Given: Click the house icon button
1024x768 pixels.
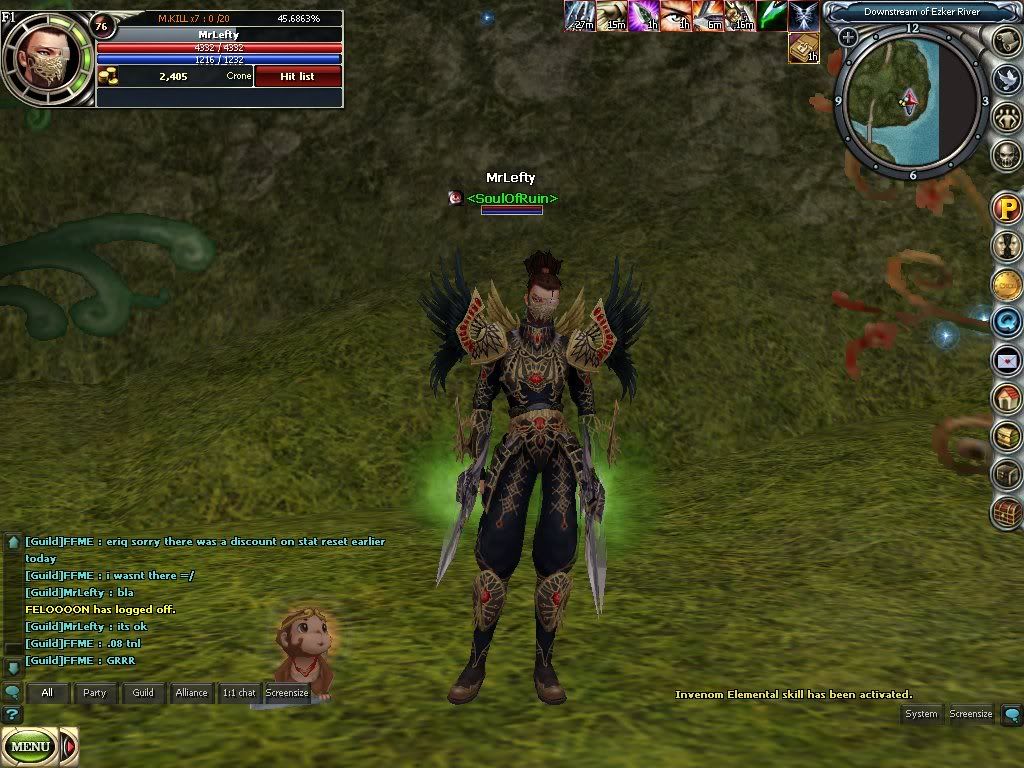Looking at the screenshot, I should 1005,398.
